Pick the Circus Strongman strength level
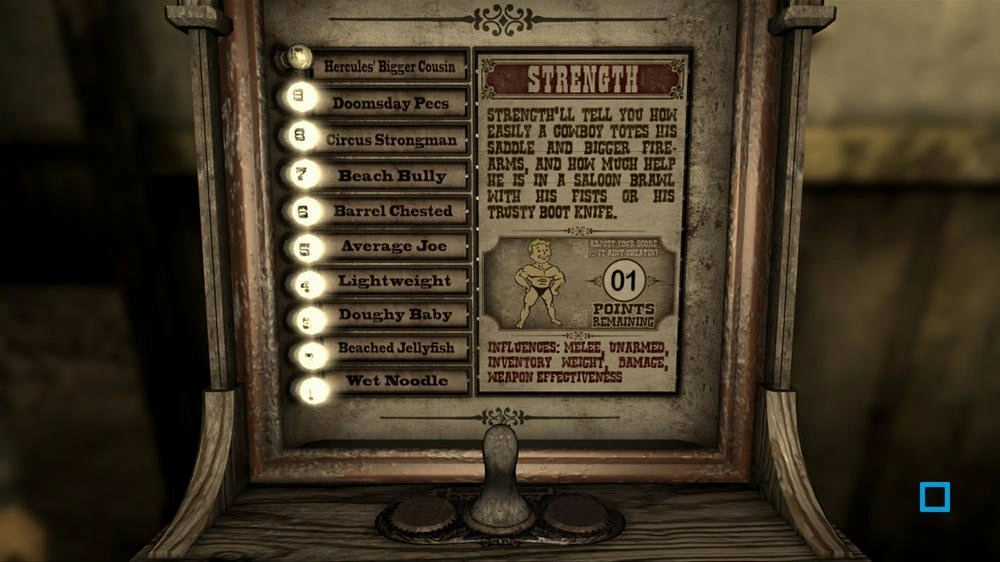 [390, 140]
